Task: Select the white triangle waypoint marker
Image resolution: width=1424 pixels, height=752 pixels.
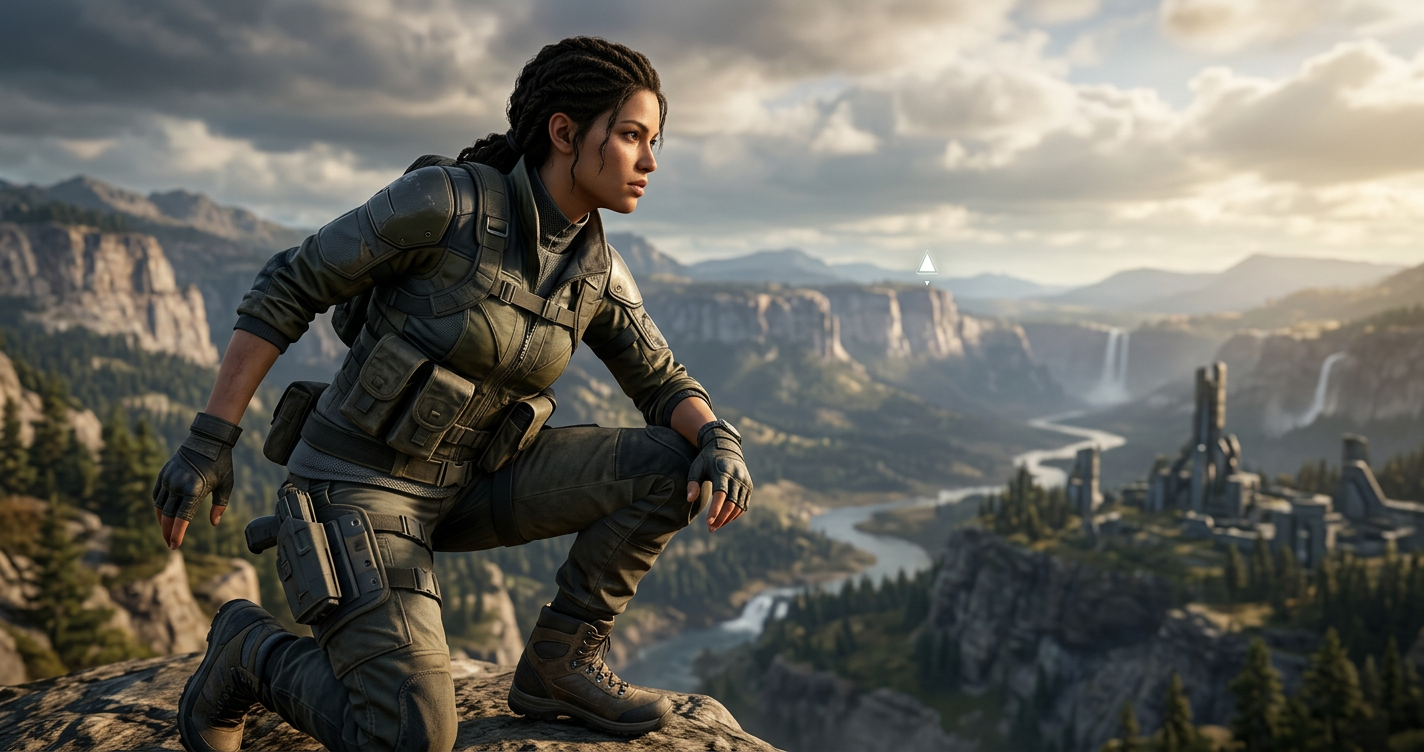Action: (x=926, y=264)
